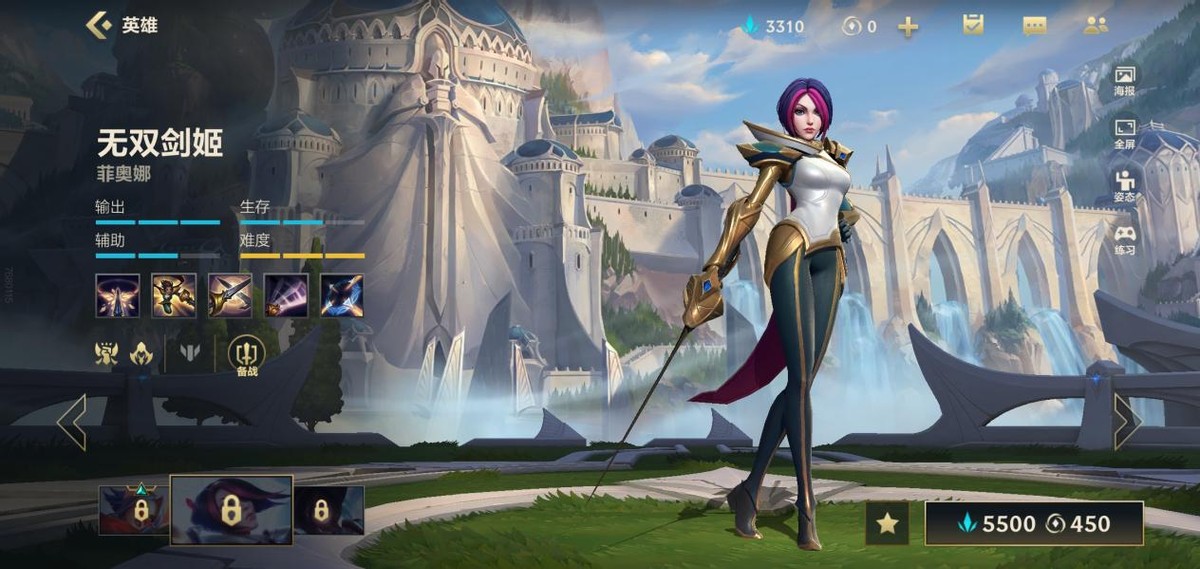Start 练习 practice mode

1125,240
